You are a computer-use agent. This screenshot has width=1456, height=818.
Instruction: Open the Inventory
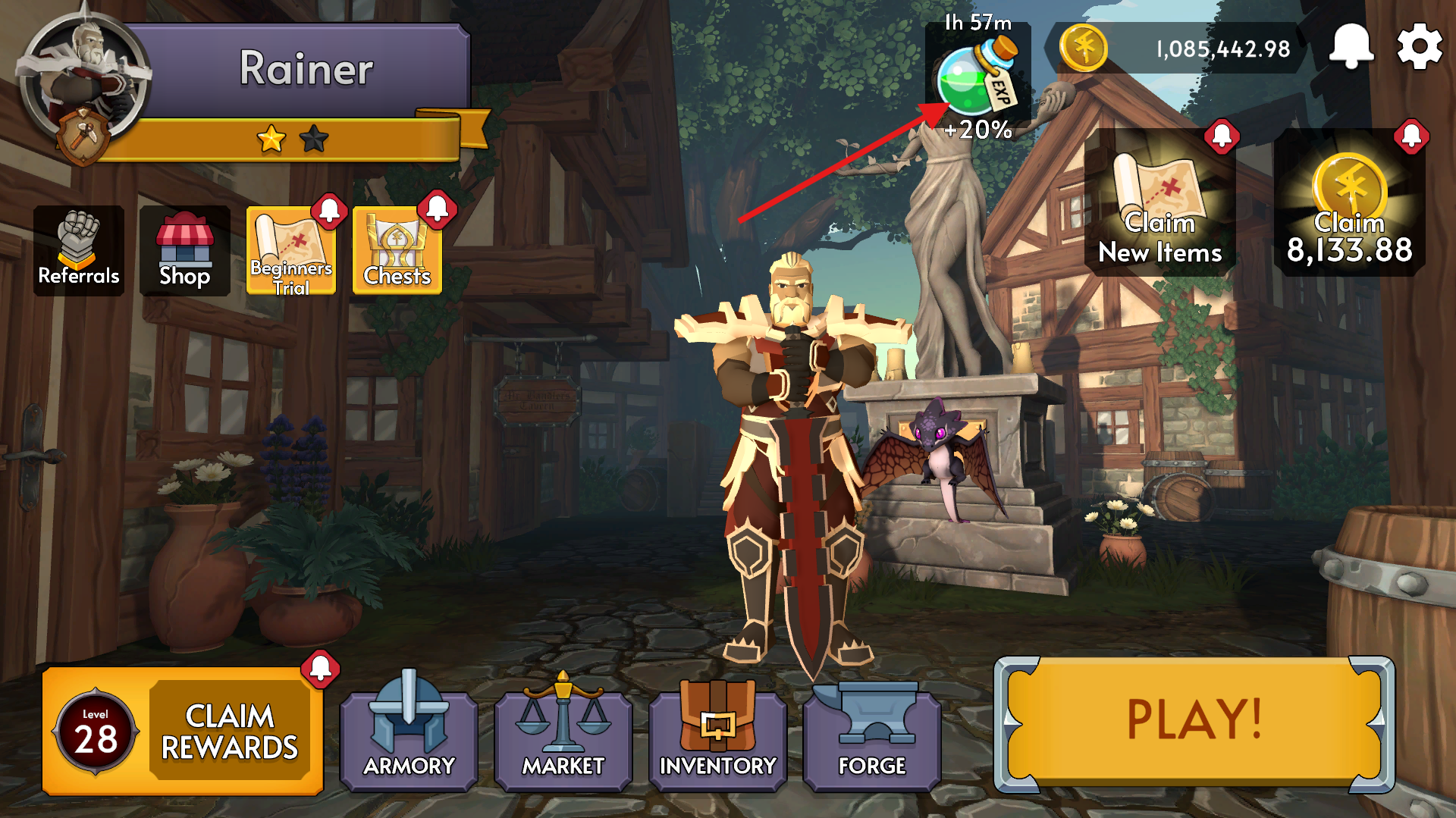pos(717,737)
